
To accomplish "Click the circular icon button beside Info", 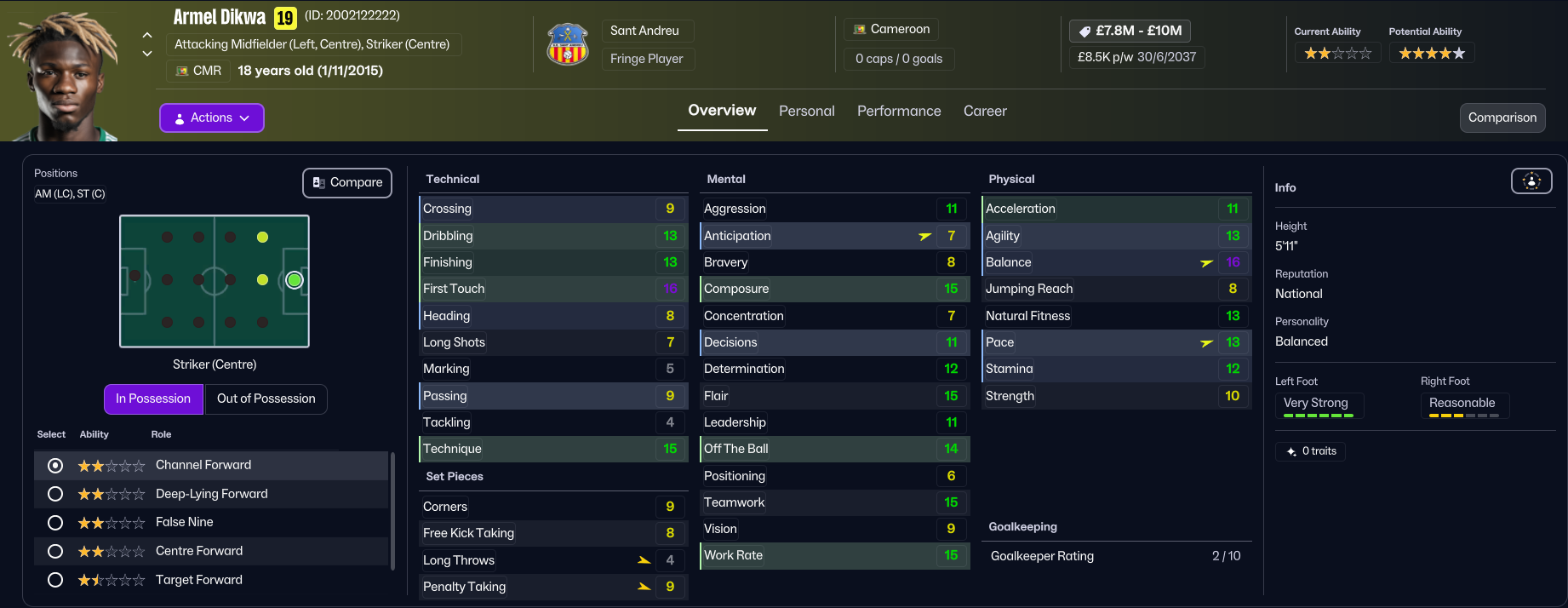I will (1531, 181).
